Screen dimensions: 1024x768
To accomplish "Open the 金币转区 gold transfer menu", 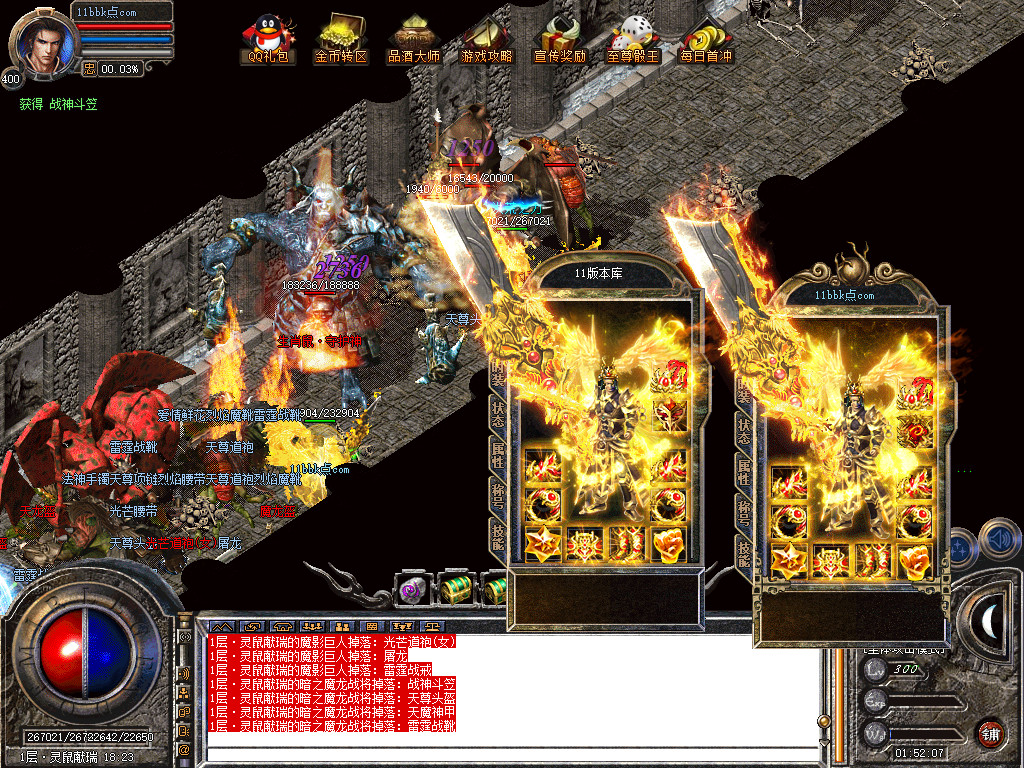I will tap(341, 38).
